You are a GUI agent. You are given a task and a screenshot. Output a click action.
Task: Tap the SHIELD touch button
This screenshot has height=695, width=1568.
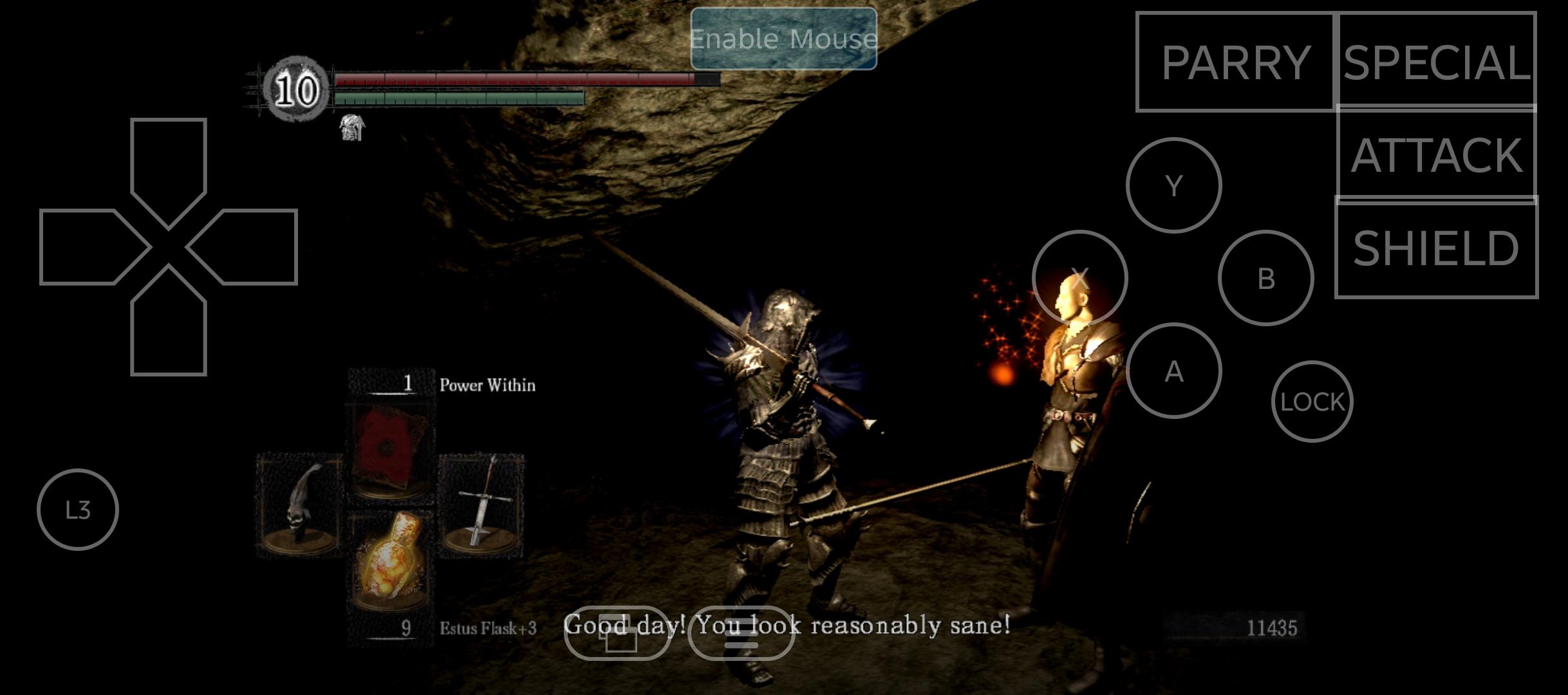[1437, 248]
